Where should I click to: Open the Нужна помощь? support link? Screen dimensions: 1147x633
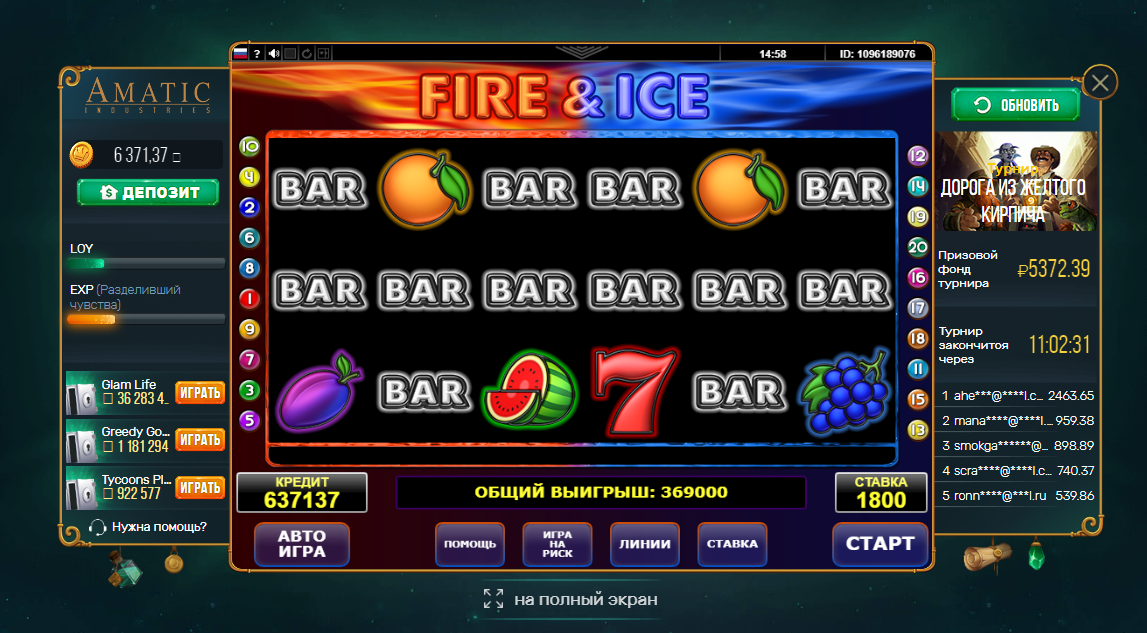click(x=148, y=527)
